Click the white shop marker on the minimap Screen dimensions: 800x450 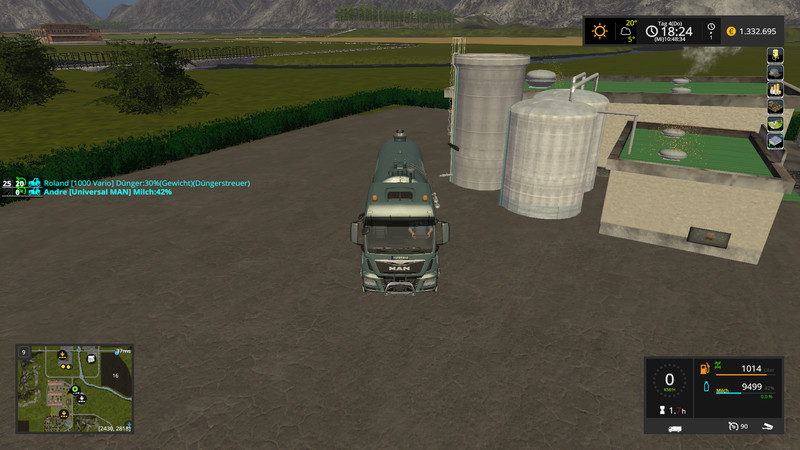pyautogui.click(x=91, y=359)
